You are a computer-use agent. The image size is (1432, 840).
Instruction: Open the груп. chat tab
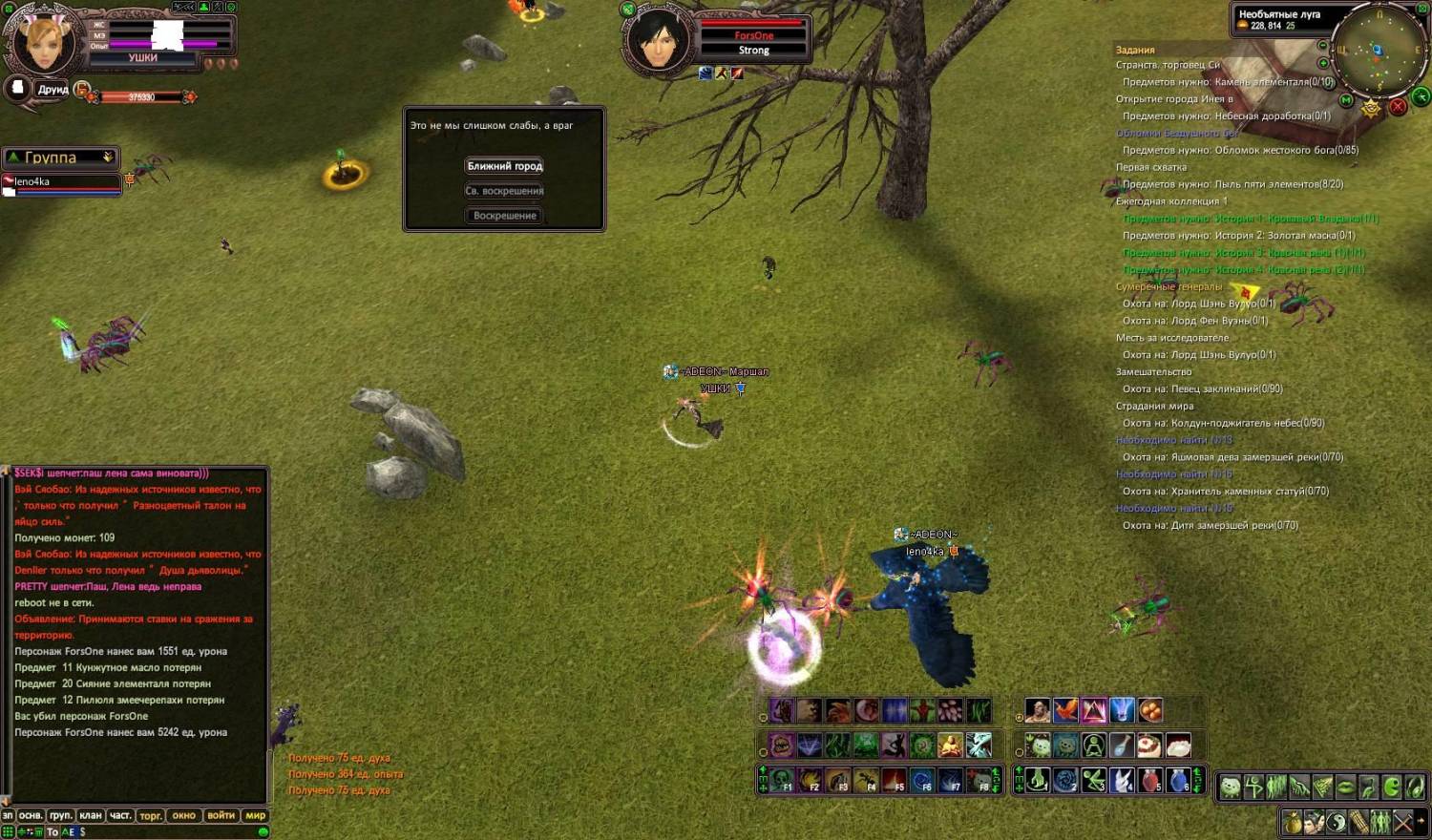(60, 815)
